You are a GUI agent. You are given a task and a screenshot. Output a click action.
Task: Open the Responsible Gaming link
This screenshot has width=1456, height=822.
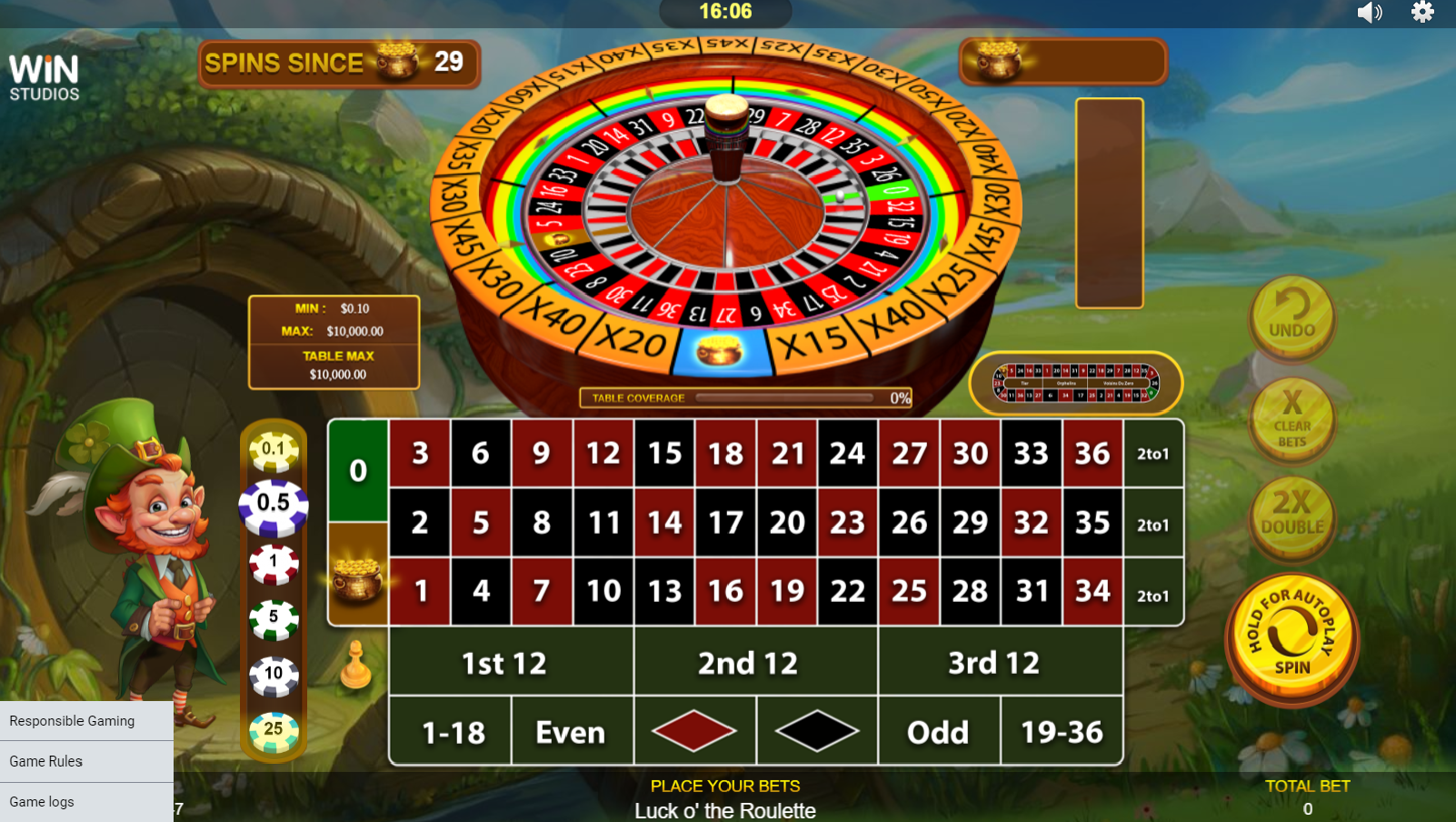click(x=71, y=720)
